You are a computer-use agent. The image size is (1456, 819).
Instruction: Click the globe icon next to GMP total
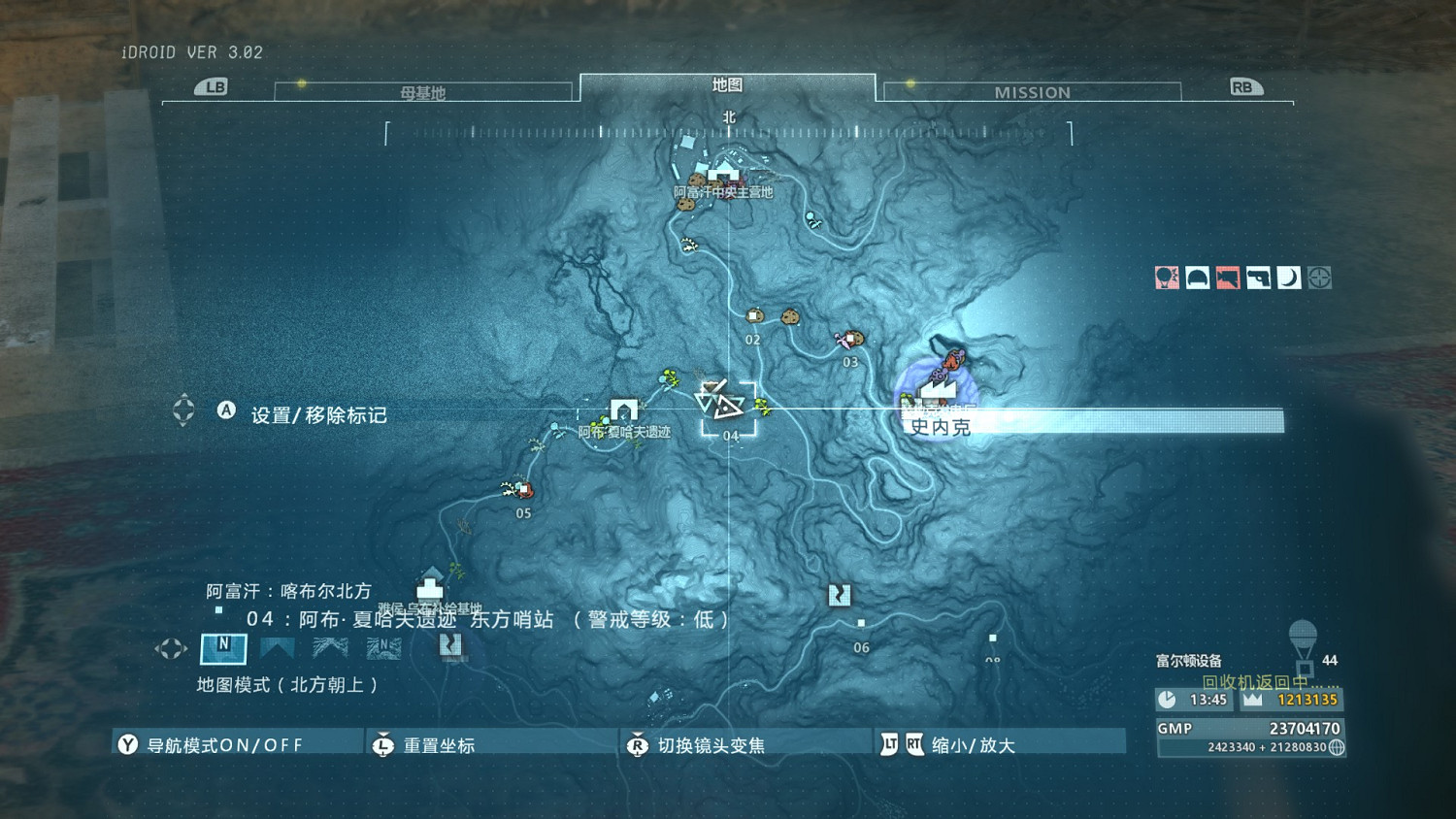click(1338, 748)
